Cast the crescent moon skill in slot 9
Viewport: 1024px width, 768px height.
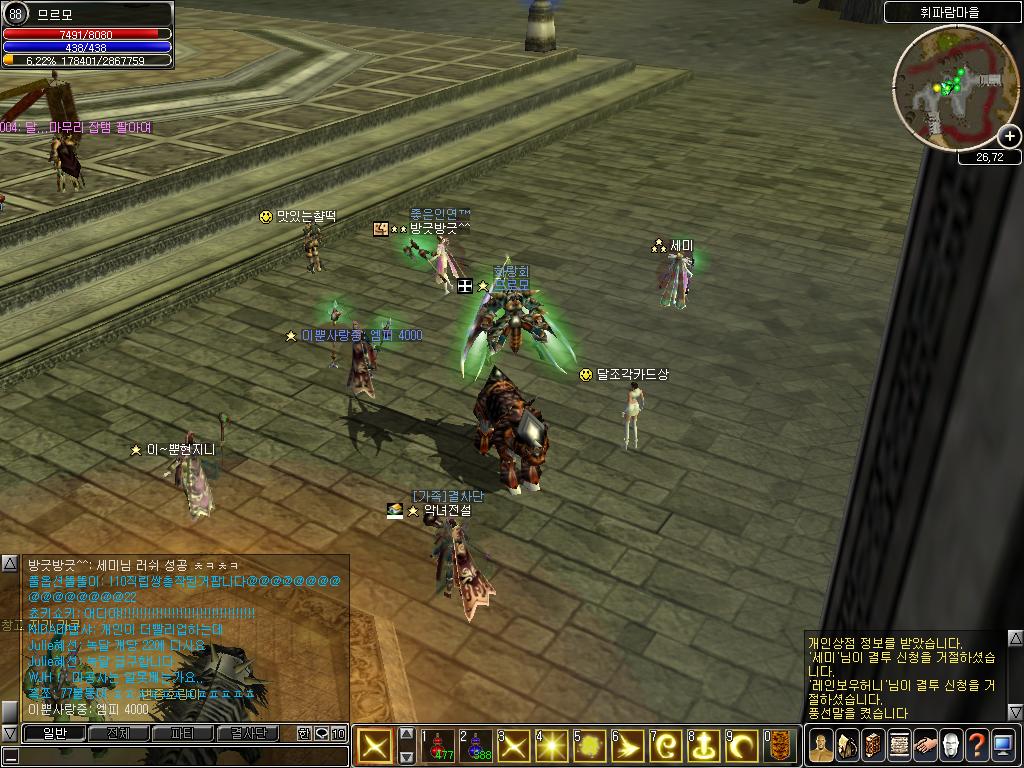[742, 746]
